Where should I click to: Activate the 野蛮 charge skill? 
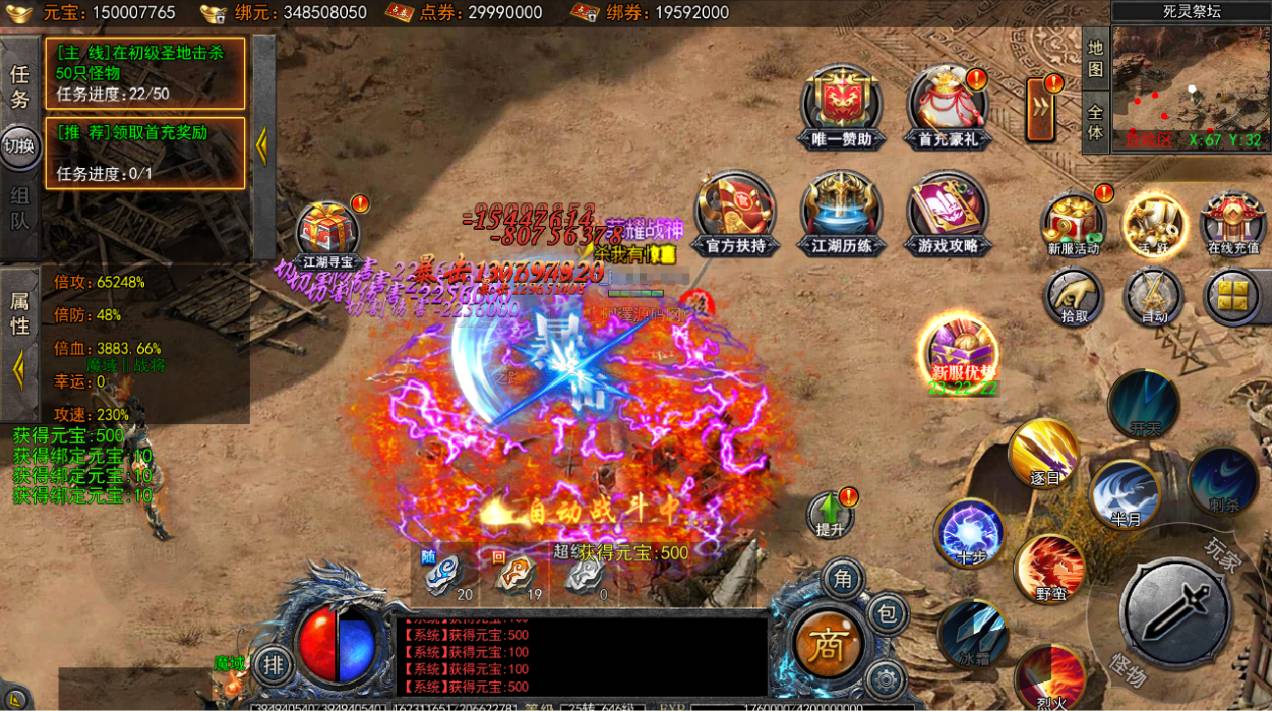1049,569
